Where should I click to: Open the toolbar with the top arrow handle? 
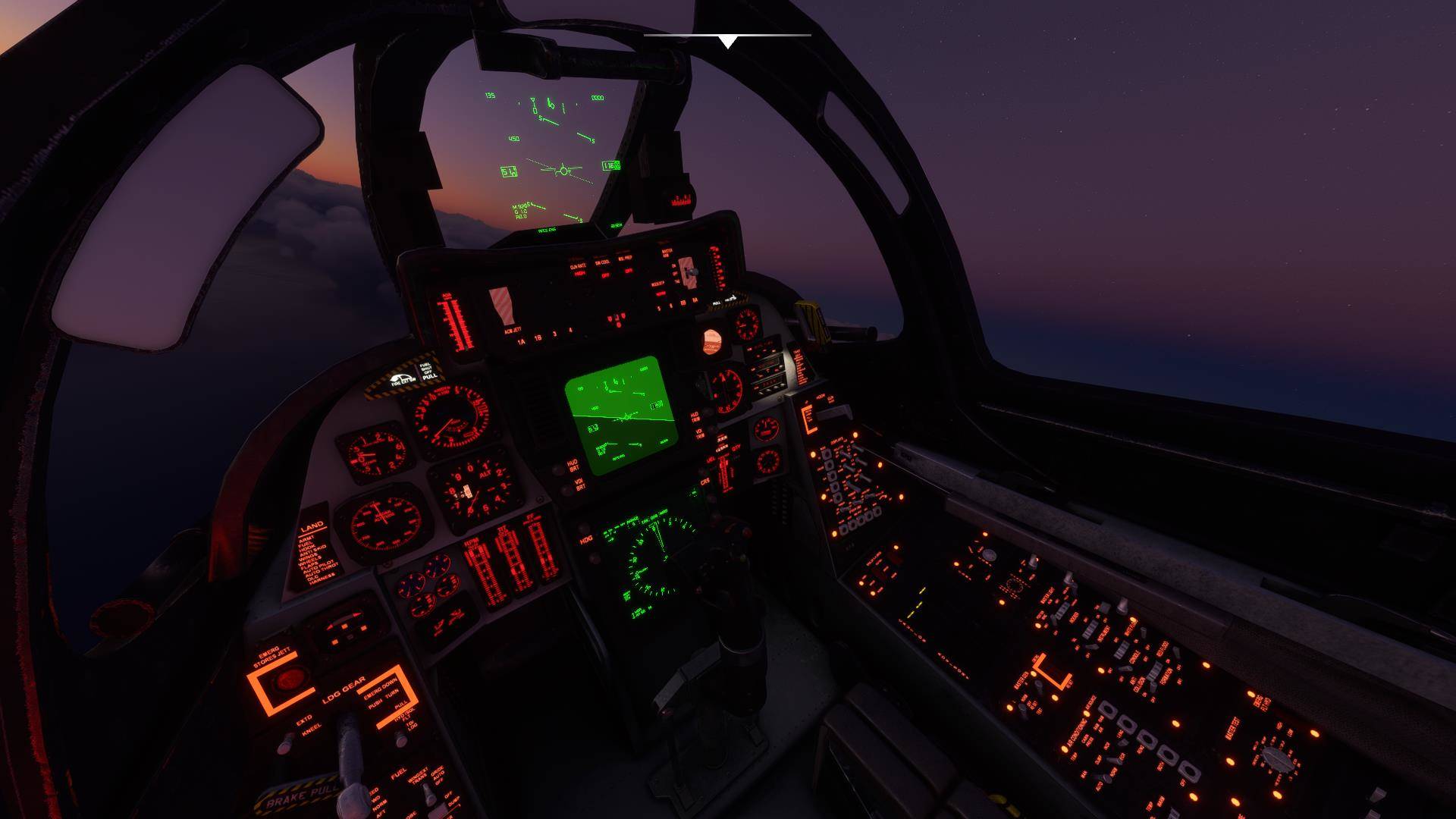[727, 41]
